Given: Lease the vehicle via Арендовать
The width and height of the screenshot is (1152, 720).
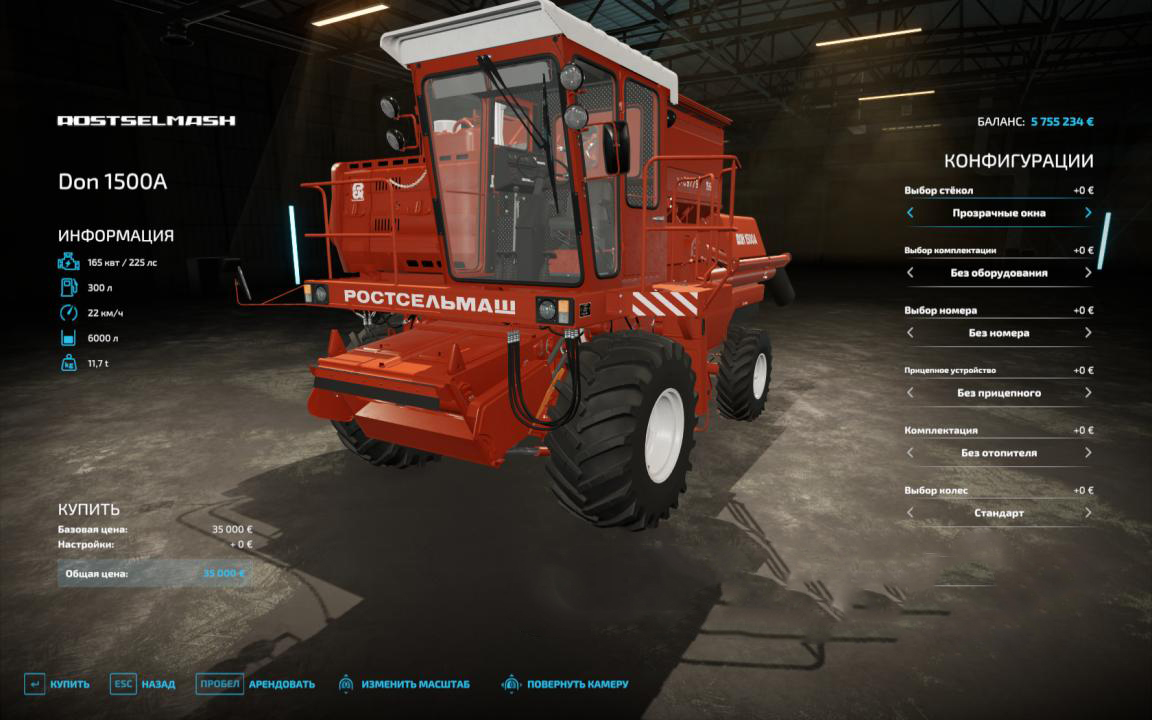Looking at the screenshot, I should point(255,684).
